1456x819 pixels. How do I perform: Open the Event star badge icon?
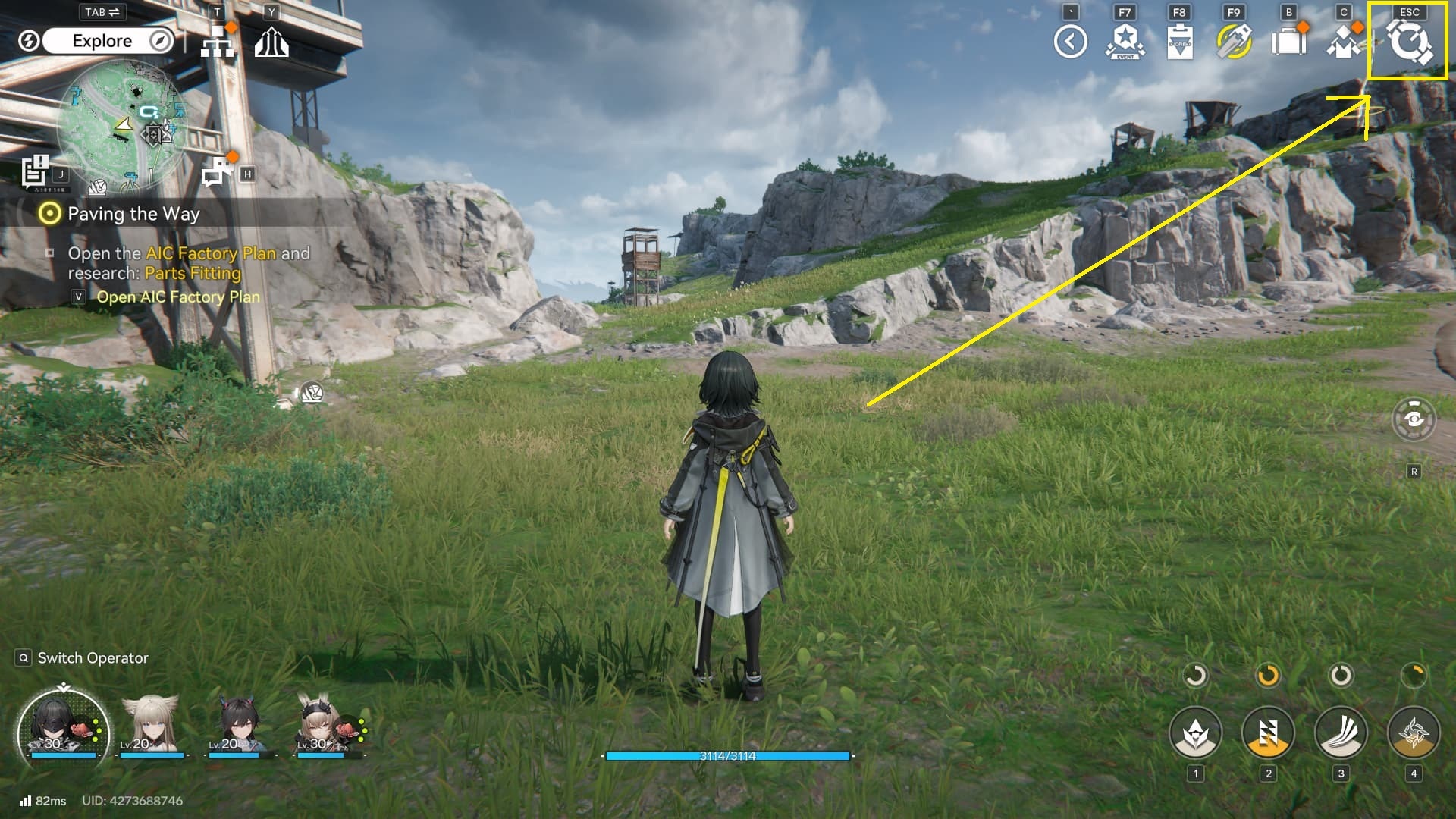click(1125, 42)
